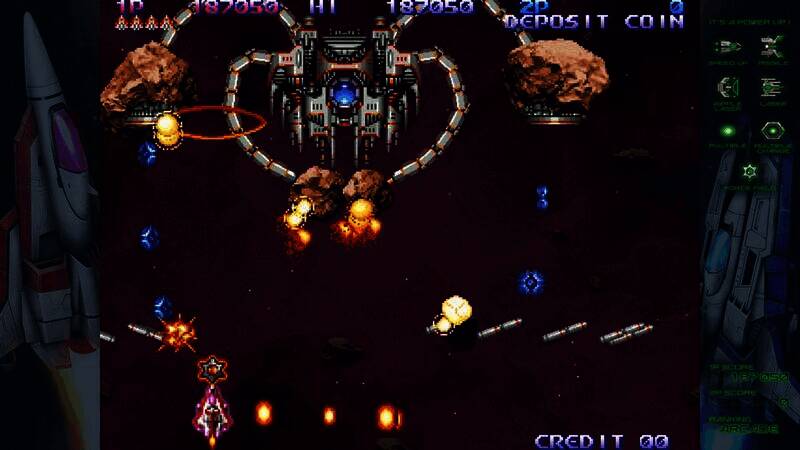Select the Missile power-up icon
This screenshot has width=800, height=450.
coord(771,46)
